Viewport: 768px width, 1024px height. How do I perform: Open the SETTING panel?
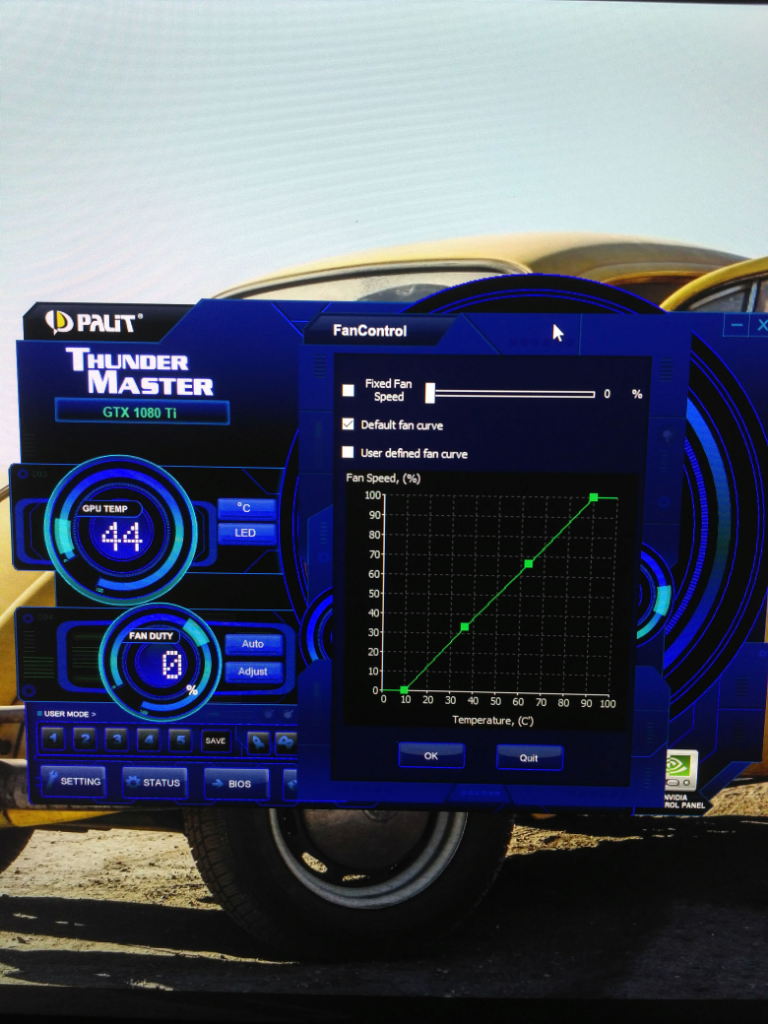click(72, 782)
